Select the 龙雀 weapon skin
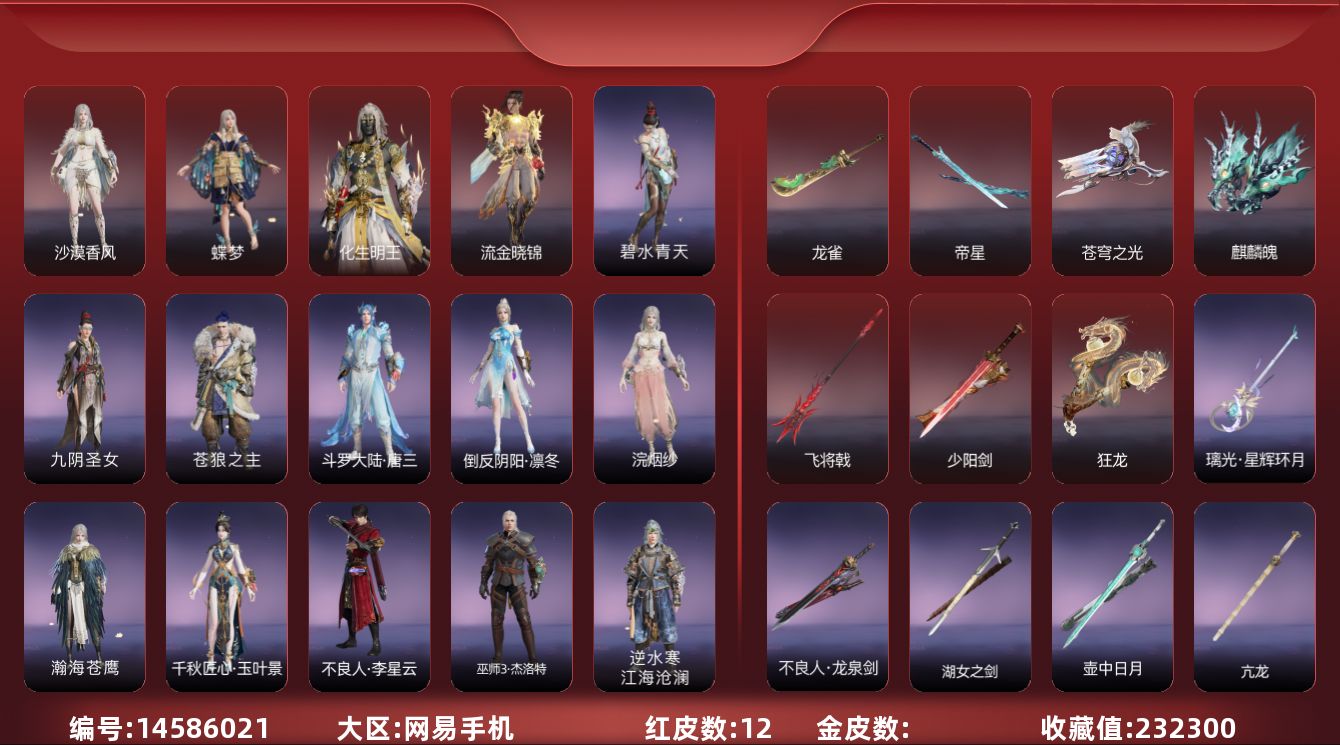 (827, 180)
